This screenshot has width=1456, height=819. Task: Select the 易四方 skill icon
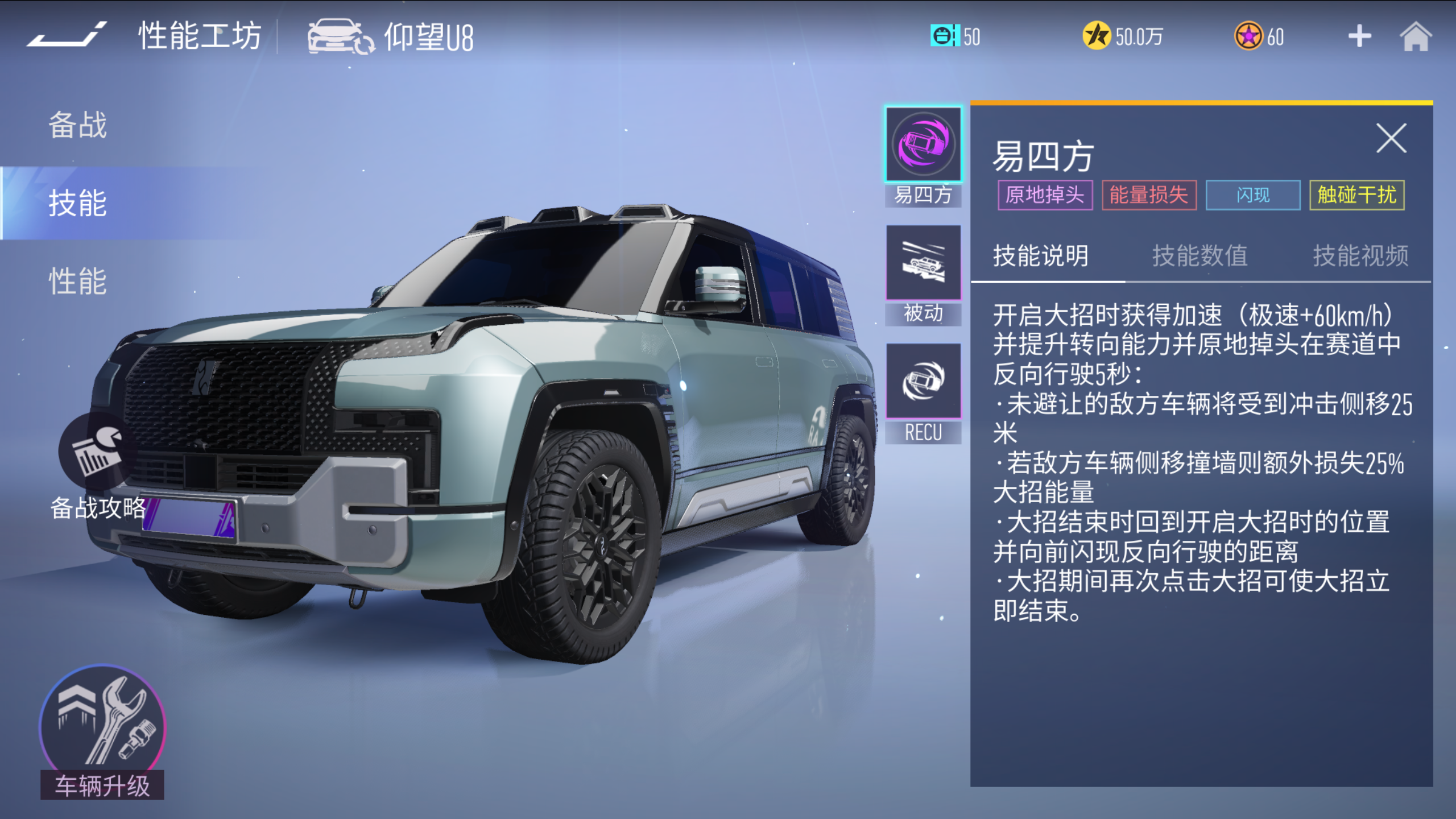coord(923,145)
